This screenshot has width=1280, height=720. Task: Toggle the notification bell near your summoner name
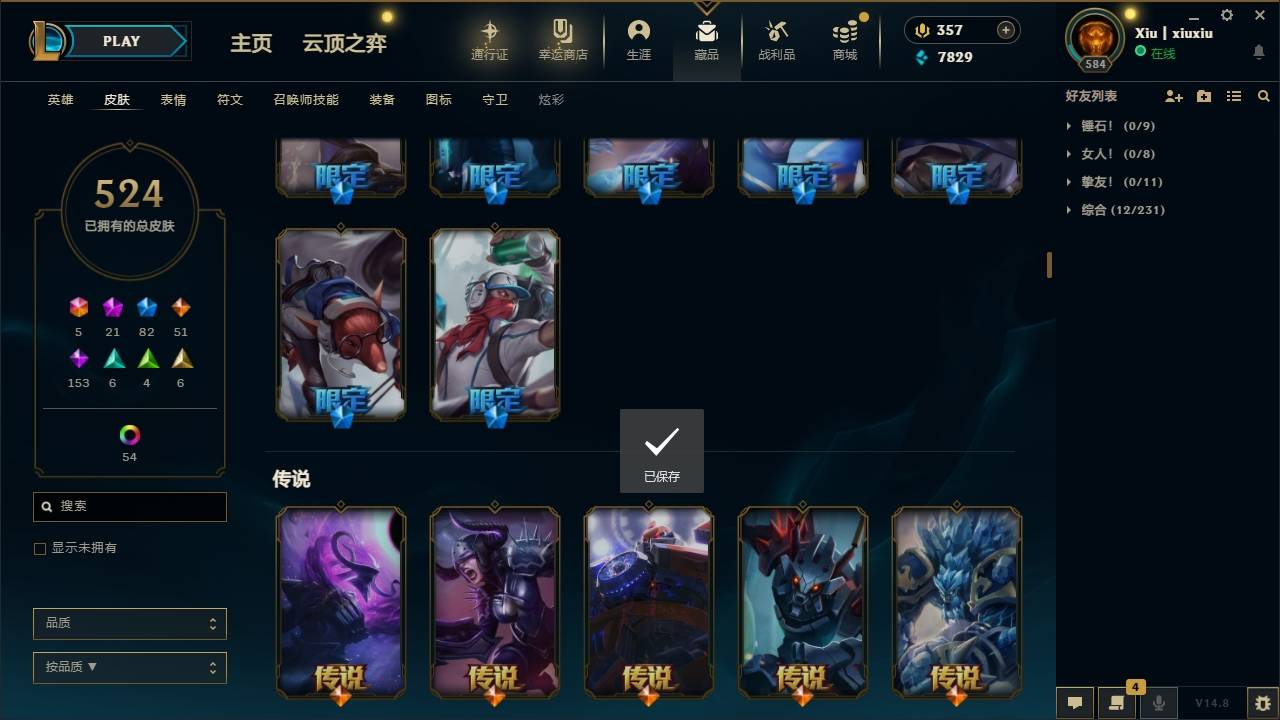pos(1258,51)
